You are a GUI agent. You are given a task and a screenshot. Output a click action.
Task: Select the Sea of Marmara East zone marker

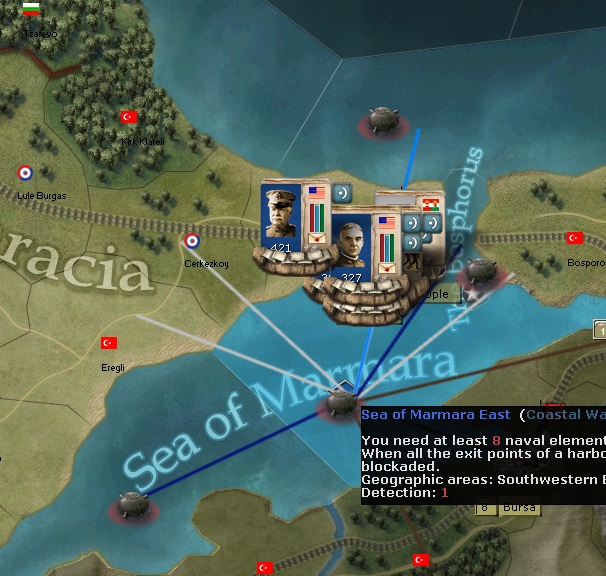[x=337, y=405]
